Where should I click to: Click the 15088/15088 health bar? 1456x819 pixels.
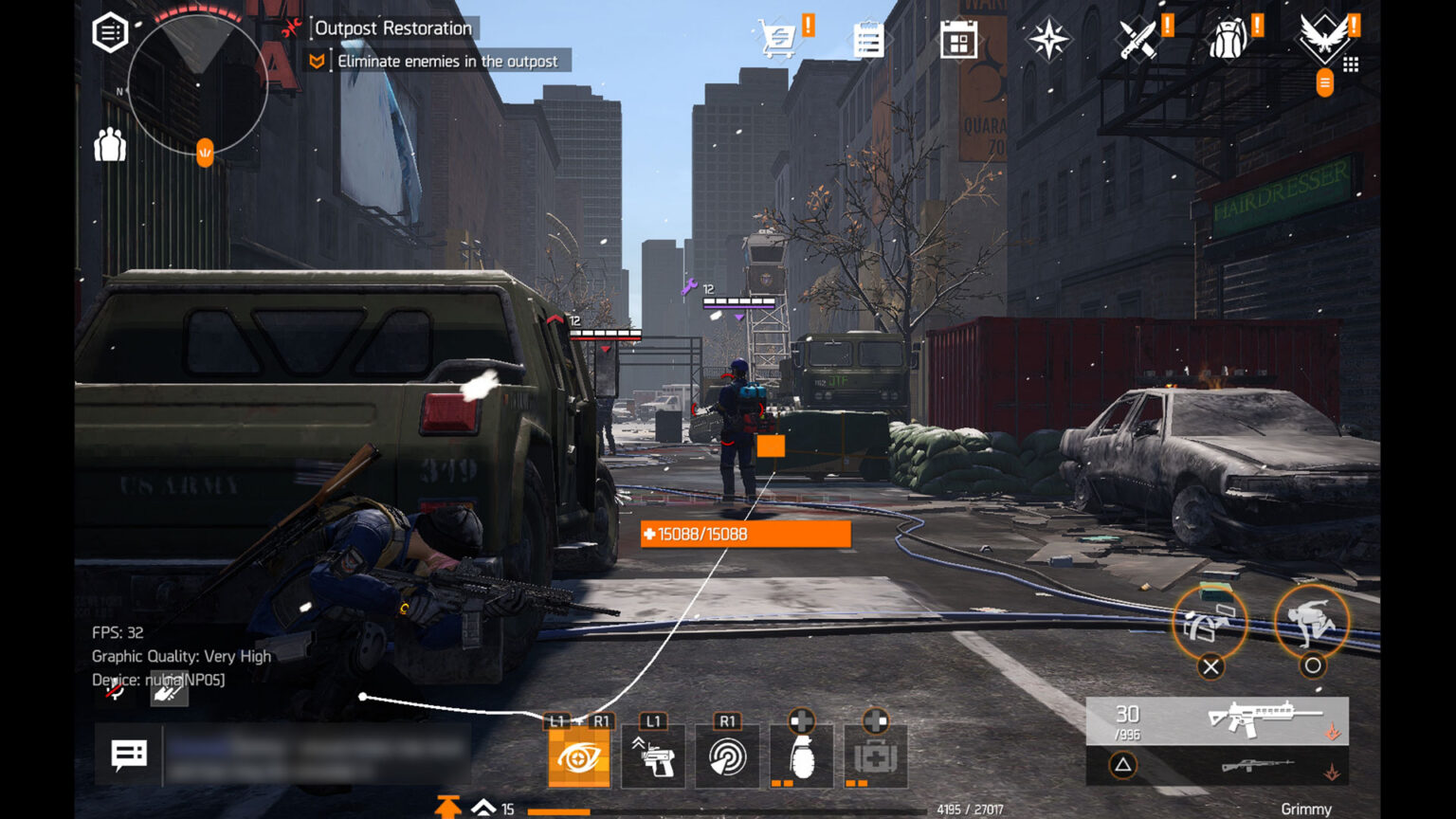point(745,534)
